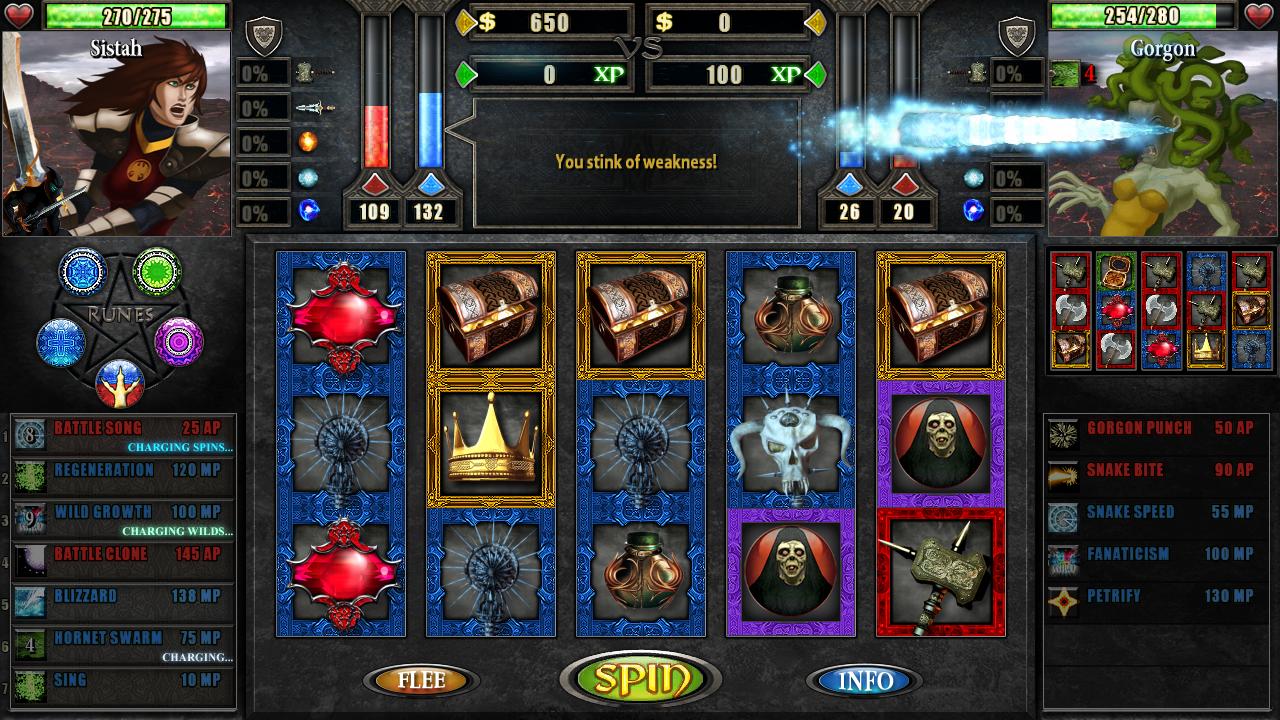Click the golden crown symbol on the second reel
This screenshot has width=1280, height=720.
tap(489, 448)
